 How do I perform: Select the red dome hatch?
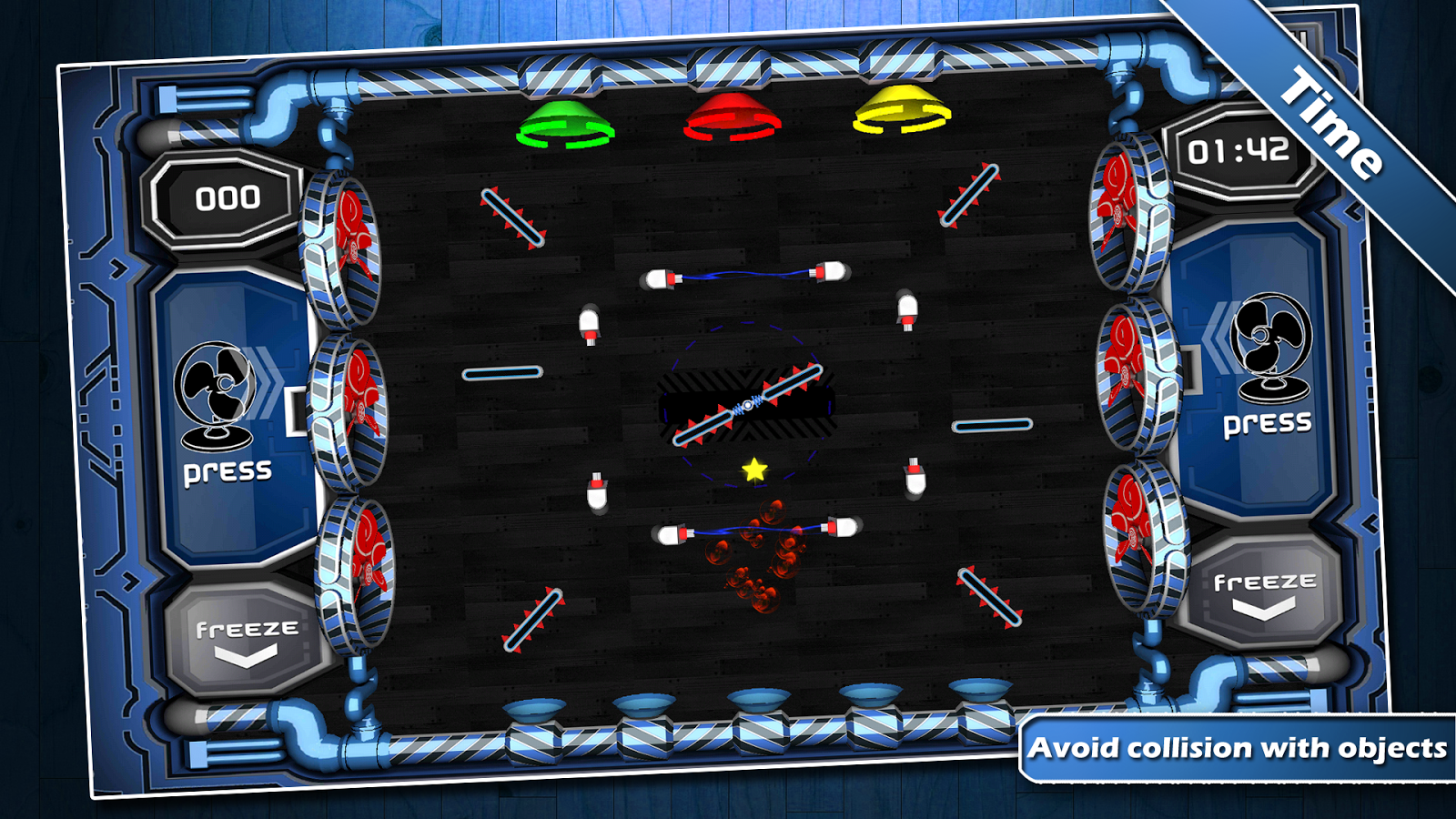[x=733, y=116]
